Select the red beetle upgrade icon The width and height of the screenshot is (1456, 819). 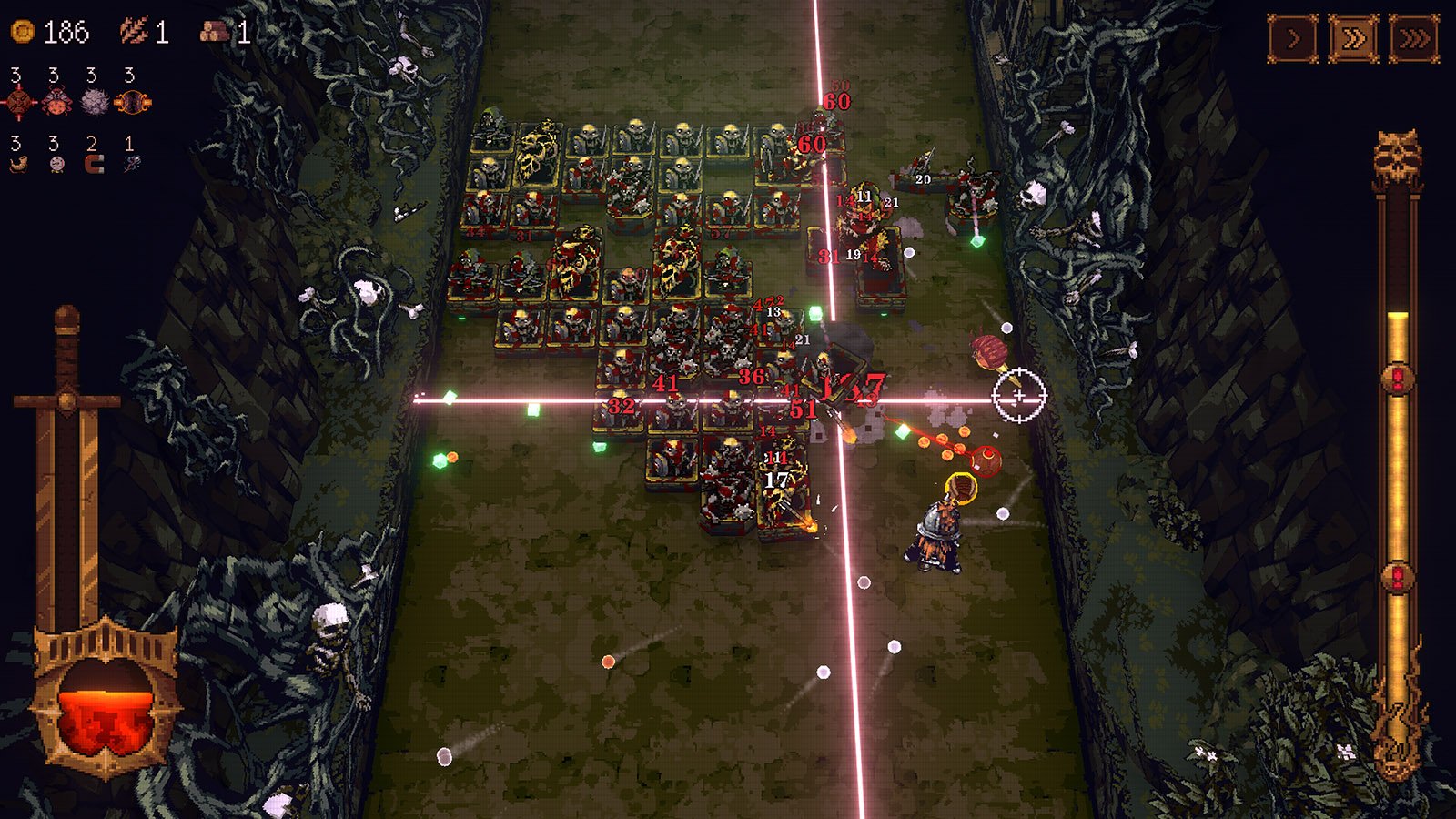(x=56, y=102)
